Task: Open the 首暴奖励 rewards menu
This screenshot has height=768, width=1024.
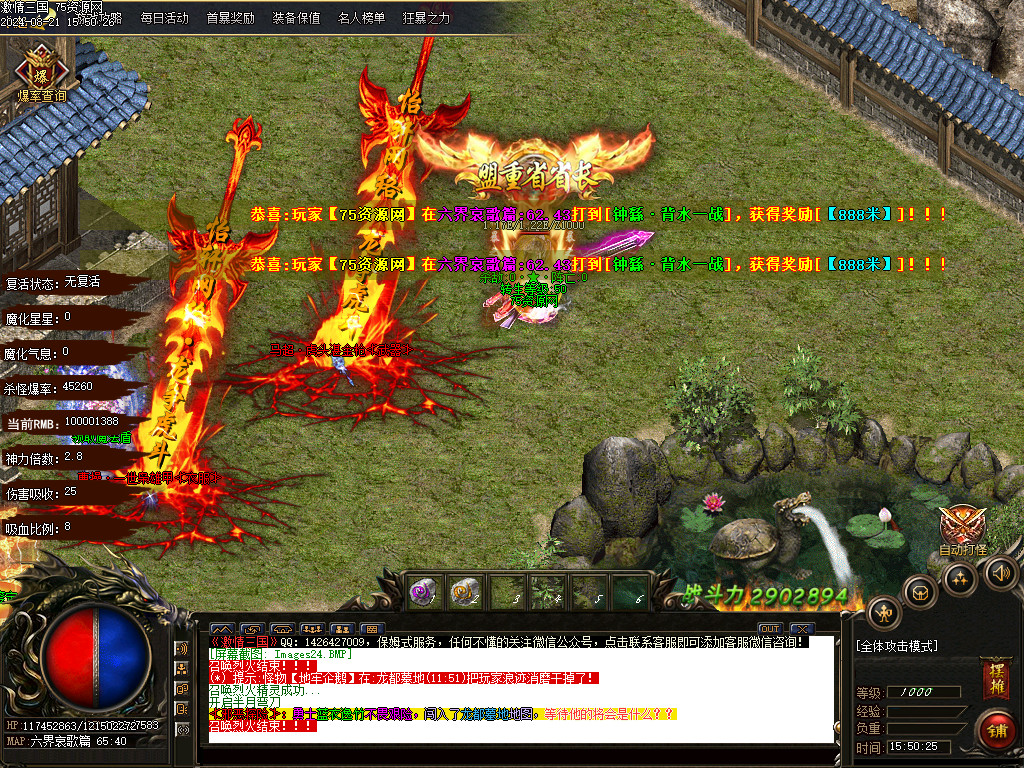Action: click(230, 18)
